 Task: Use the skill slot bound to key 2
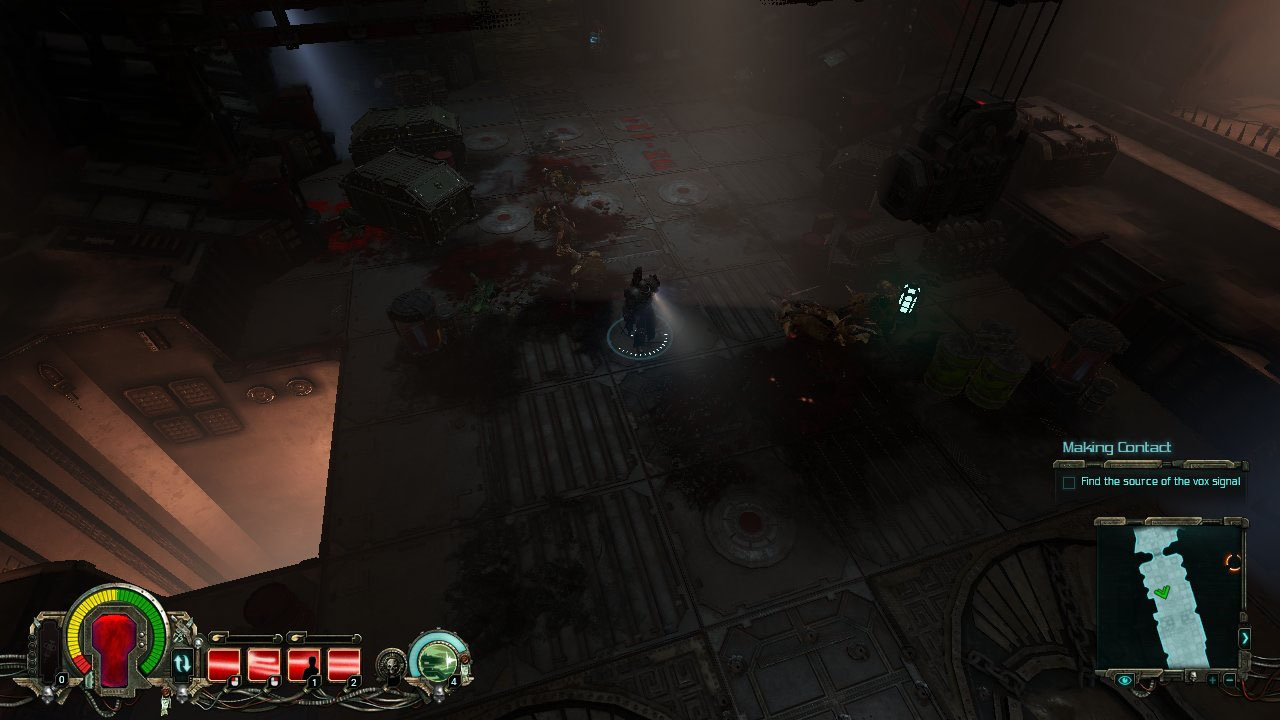point(343,663)
